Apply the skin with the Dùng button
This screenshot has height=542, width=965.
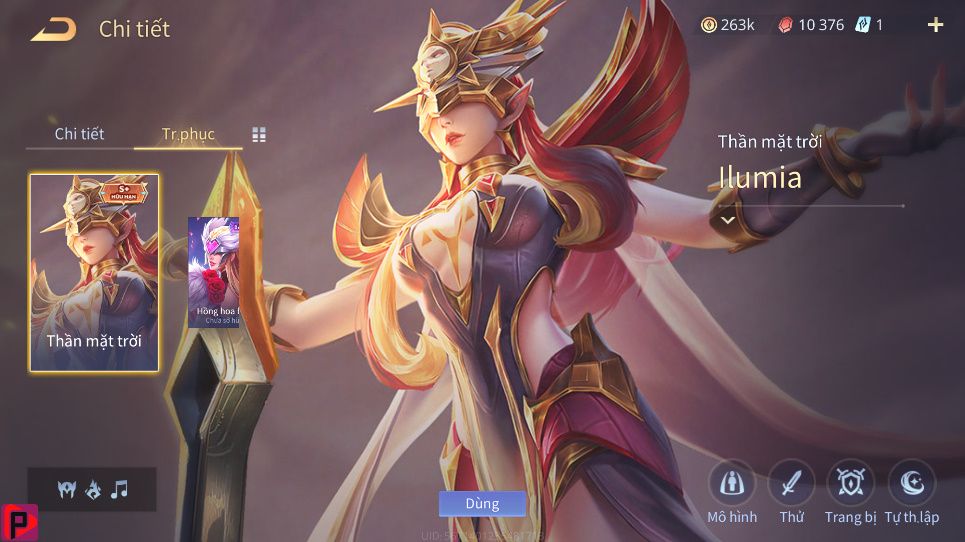tap(482, 503)
